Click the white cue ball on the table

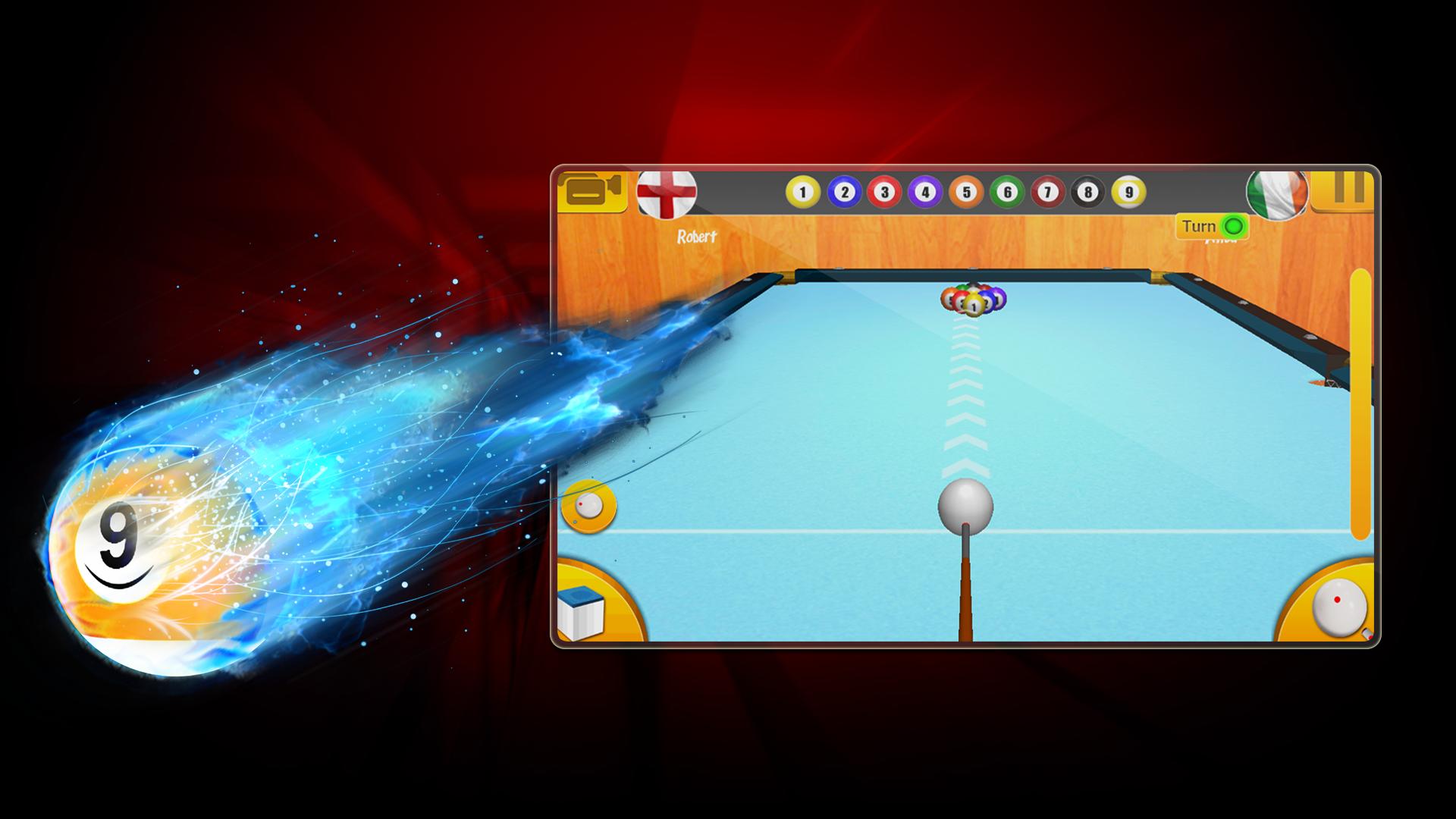point(965,508)
